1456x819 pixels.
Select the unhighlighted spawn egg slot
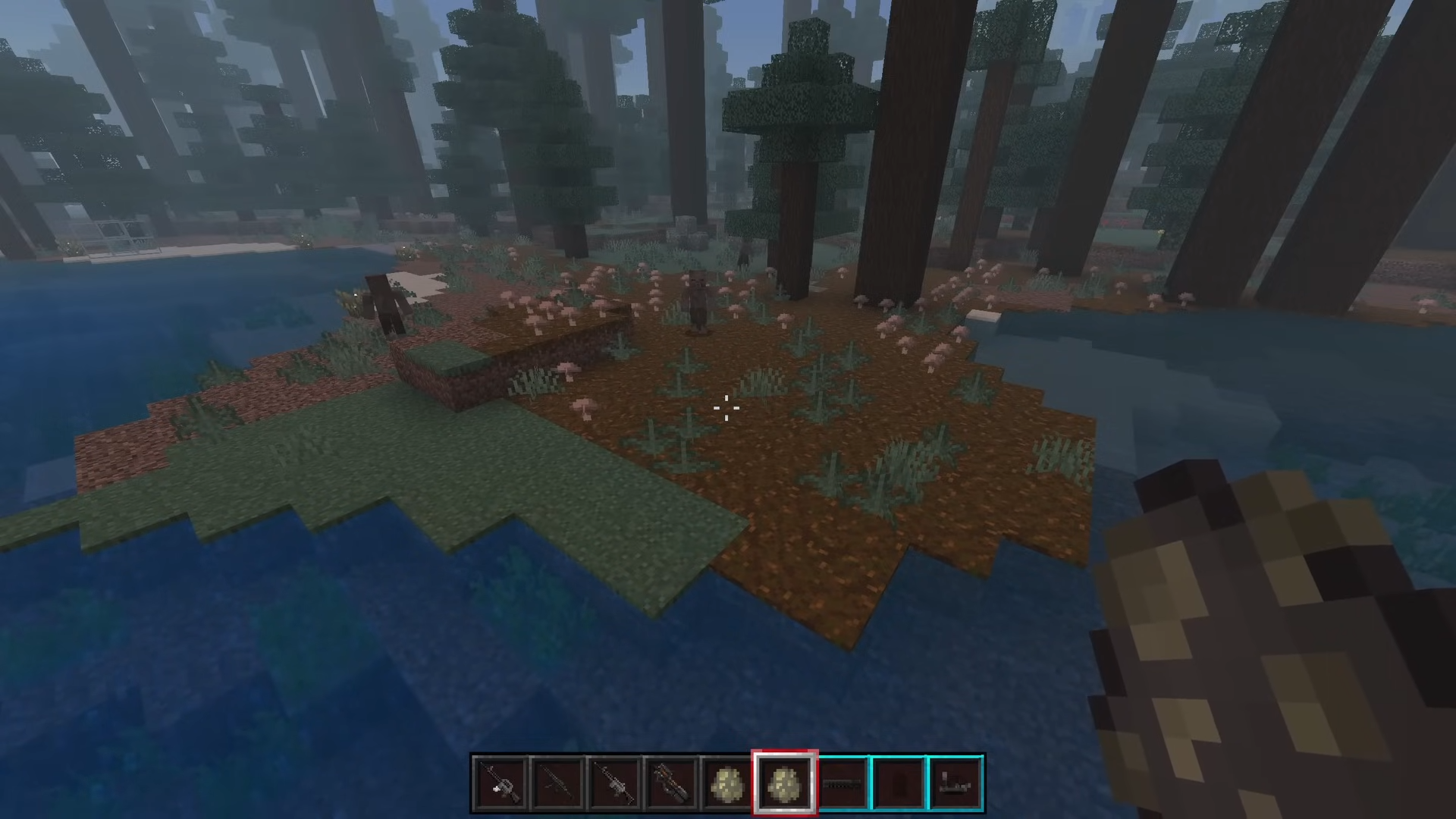[728, 783]
